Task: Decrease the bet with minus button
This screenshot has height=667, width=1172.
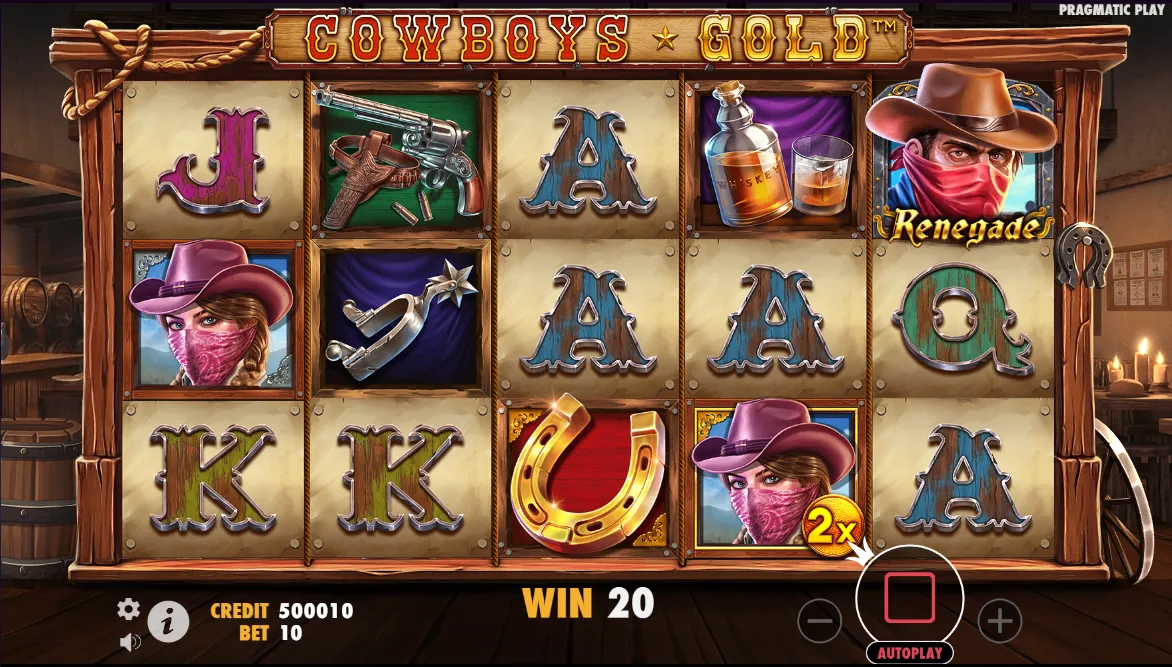Action: click(x=819, y=622)
